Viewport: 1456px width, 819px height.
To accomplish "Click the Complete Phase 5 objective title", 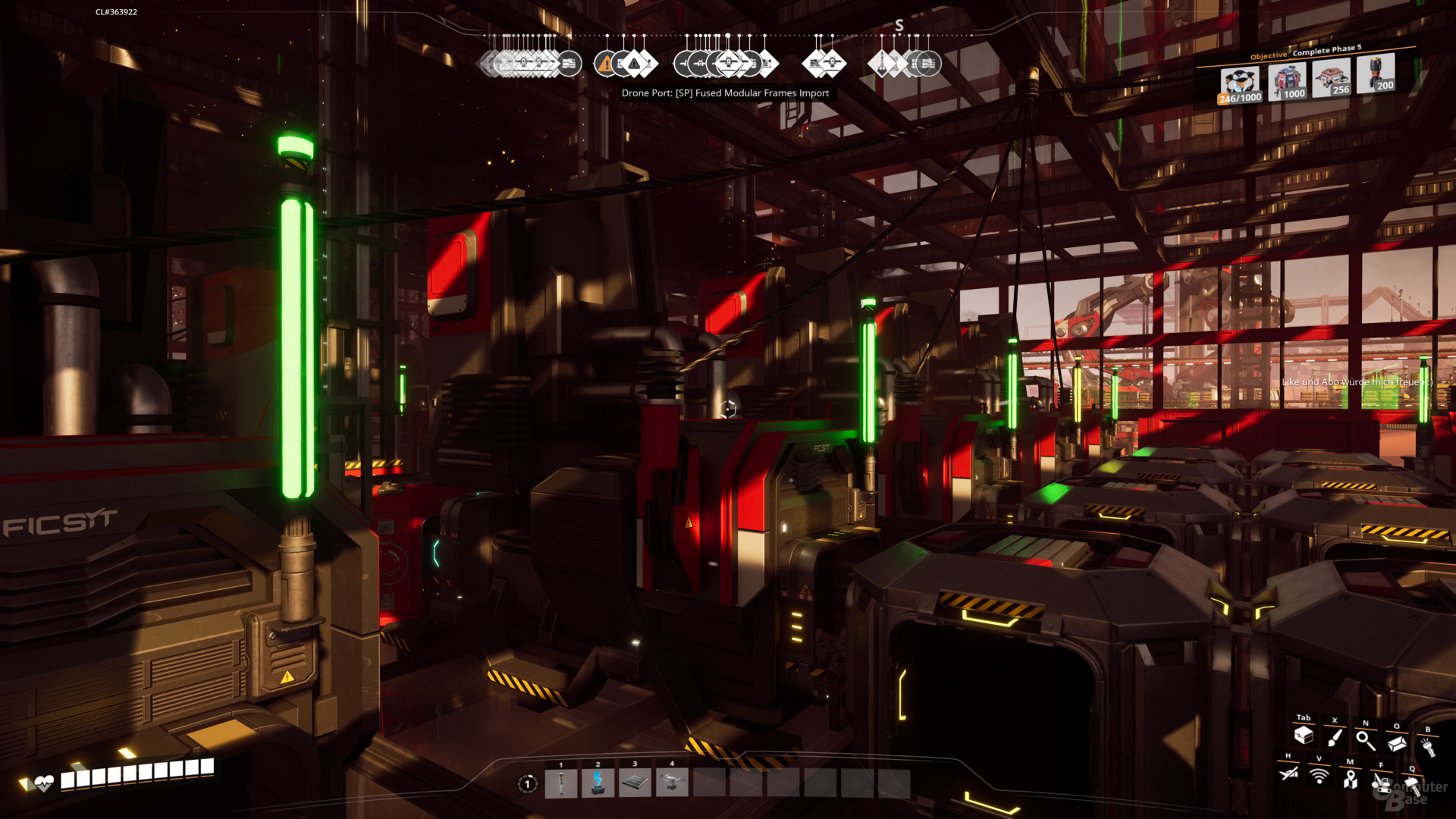I will tap(1326, 50).
